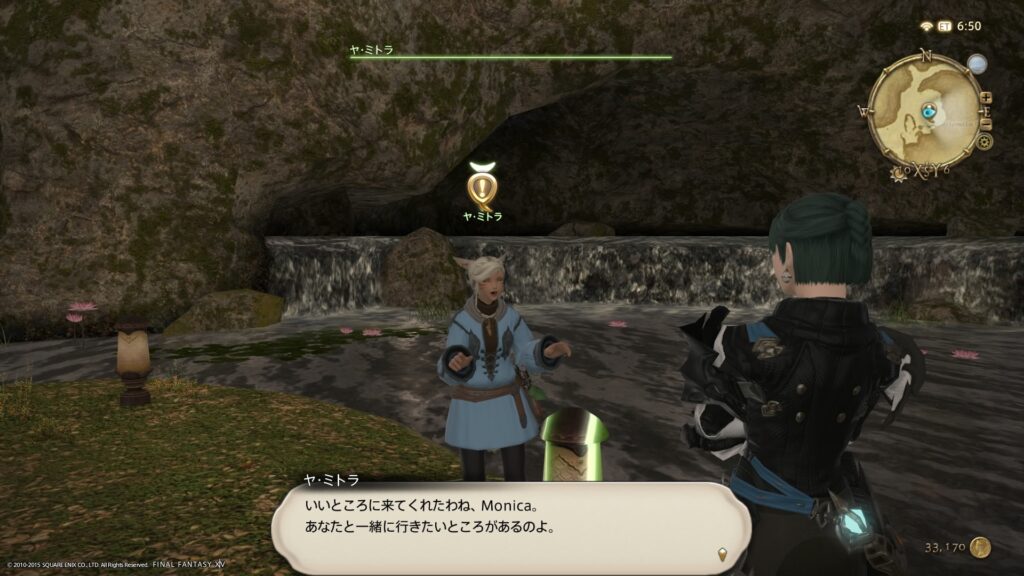Screen dimensions: 1024x576
Task: Click the dialogue continue arrow marker
Action: tap(721, 553)
